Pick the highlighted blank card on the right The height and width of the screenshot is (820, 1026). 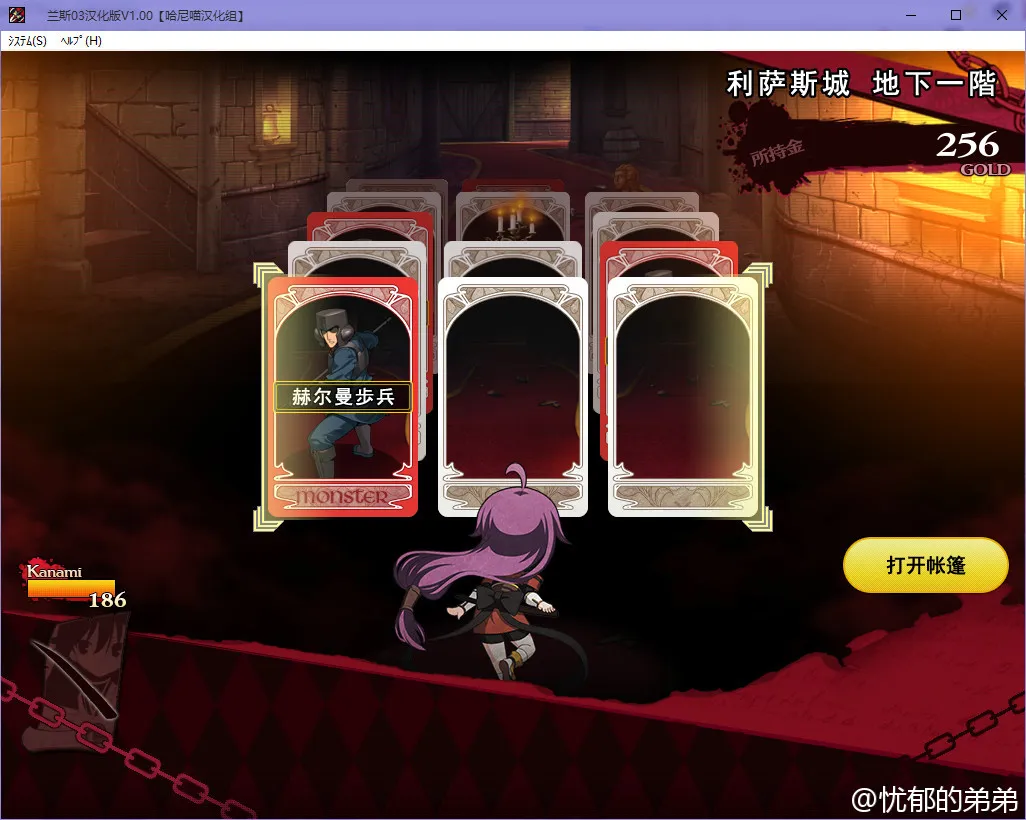pos(682,397)
